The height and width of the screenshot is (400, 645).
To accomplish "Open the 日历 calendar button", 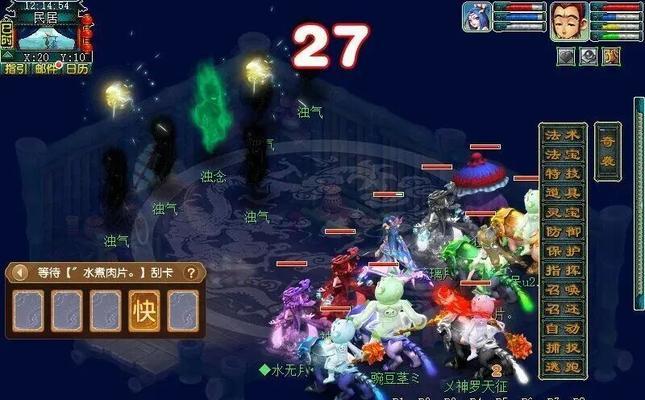I will [76, 68].
